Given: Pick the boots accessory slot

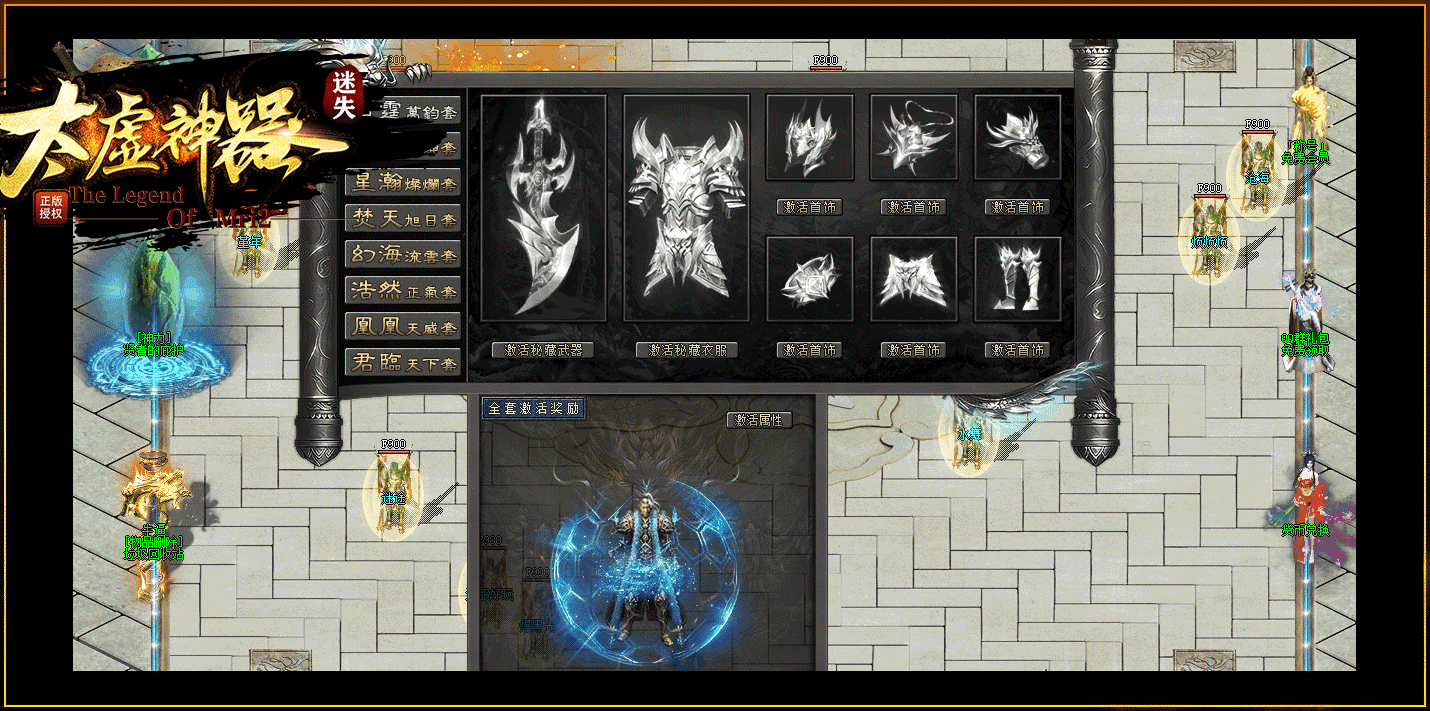Looking at the screenshot, I should pyautogui.click(x=1018, y=279).
